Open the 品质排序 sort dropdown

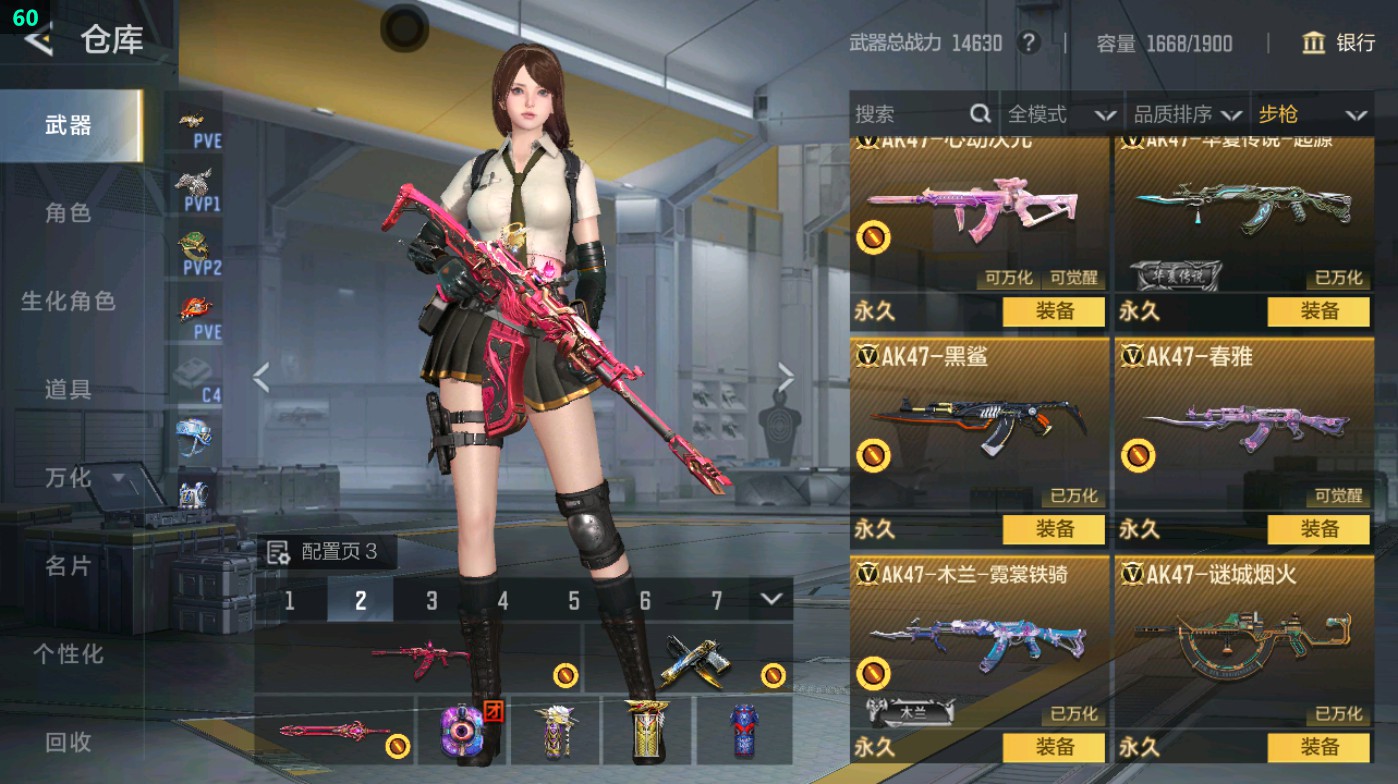point(1187,115)
